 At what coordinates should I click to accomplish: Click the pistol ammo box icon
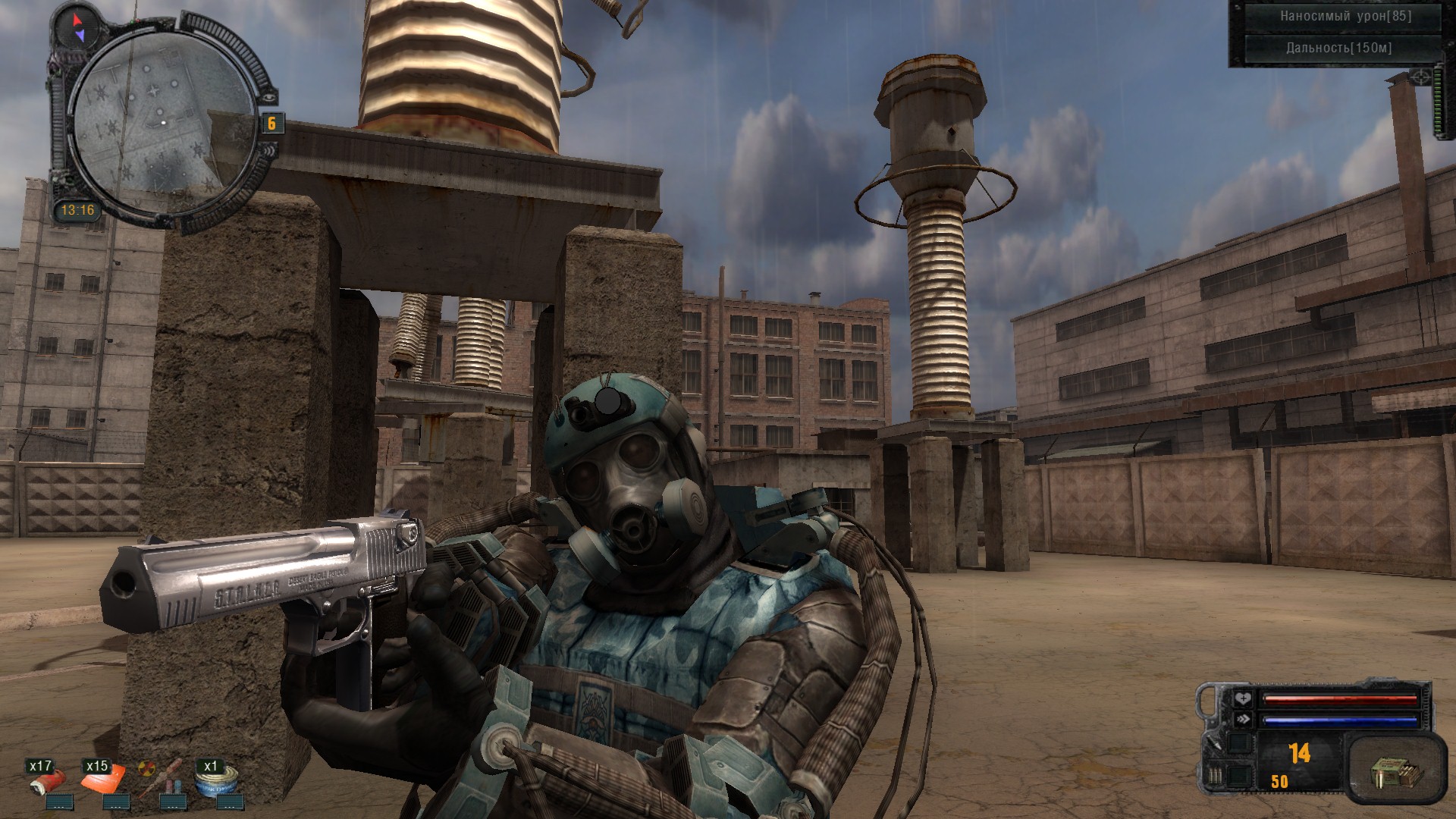pyautogui.click(x=1390, y=776)
